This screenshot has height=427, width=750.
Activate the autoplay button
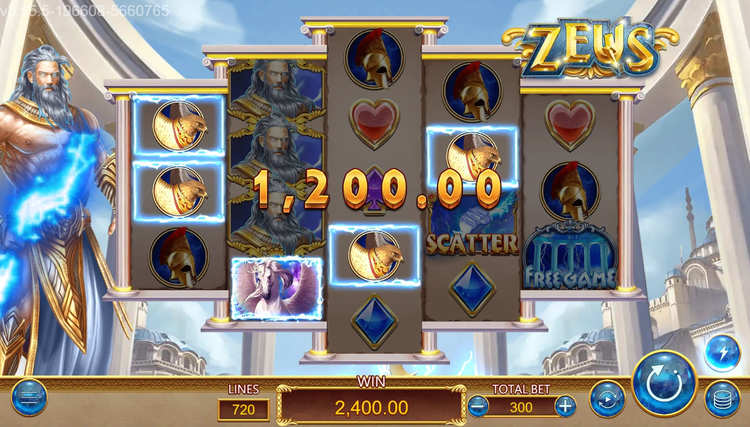pyautogui.click(x=607, y=398)
